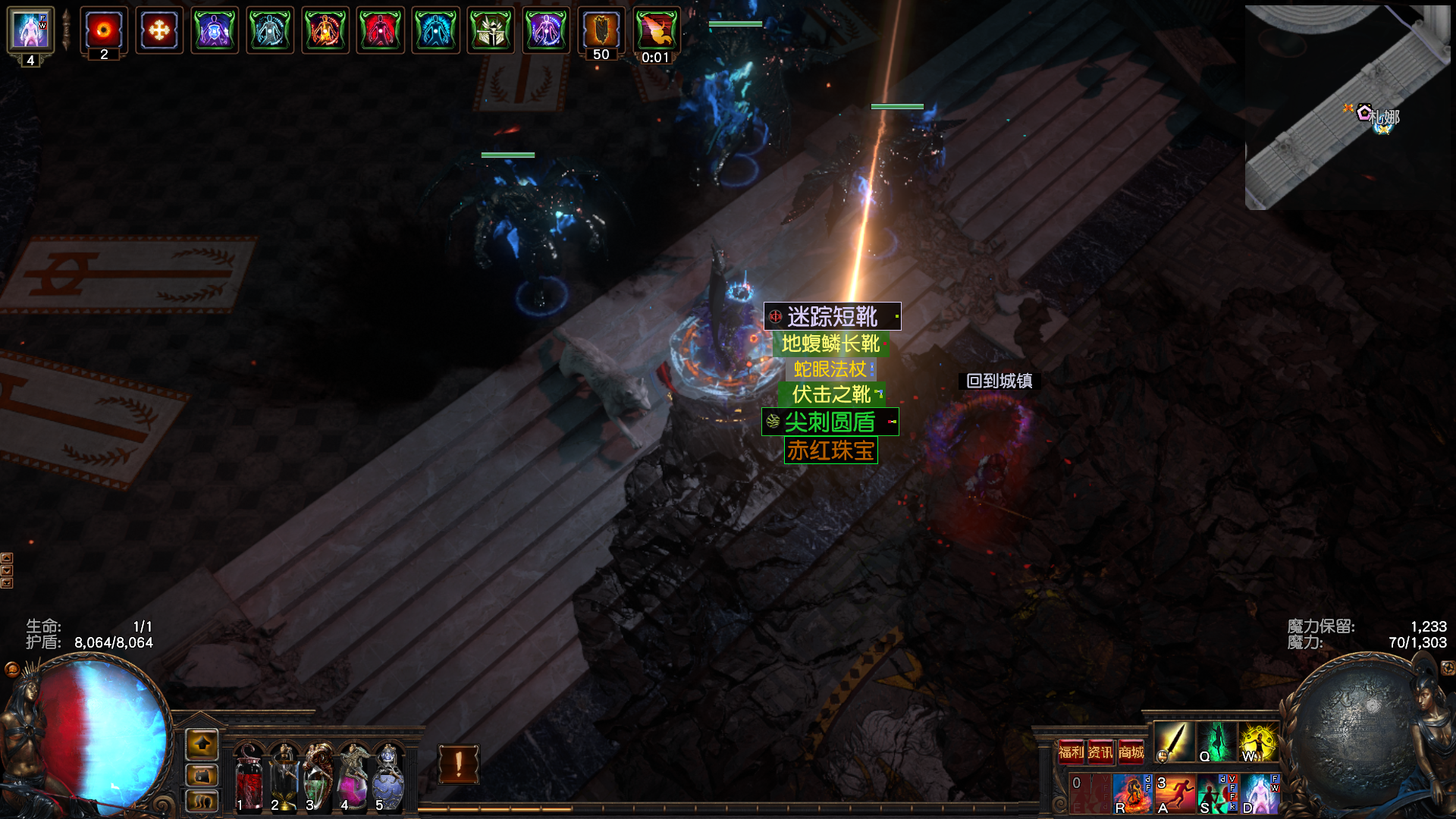This screenshot has height=819, width=1456.
Task: Pick up the 地蝮鳞长靴 item label
Action: 830,344
